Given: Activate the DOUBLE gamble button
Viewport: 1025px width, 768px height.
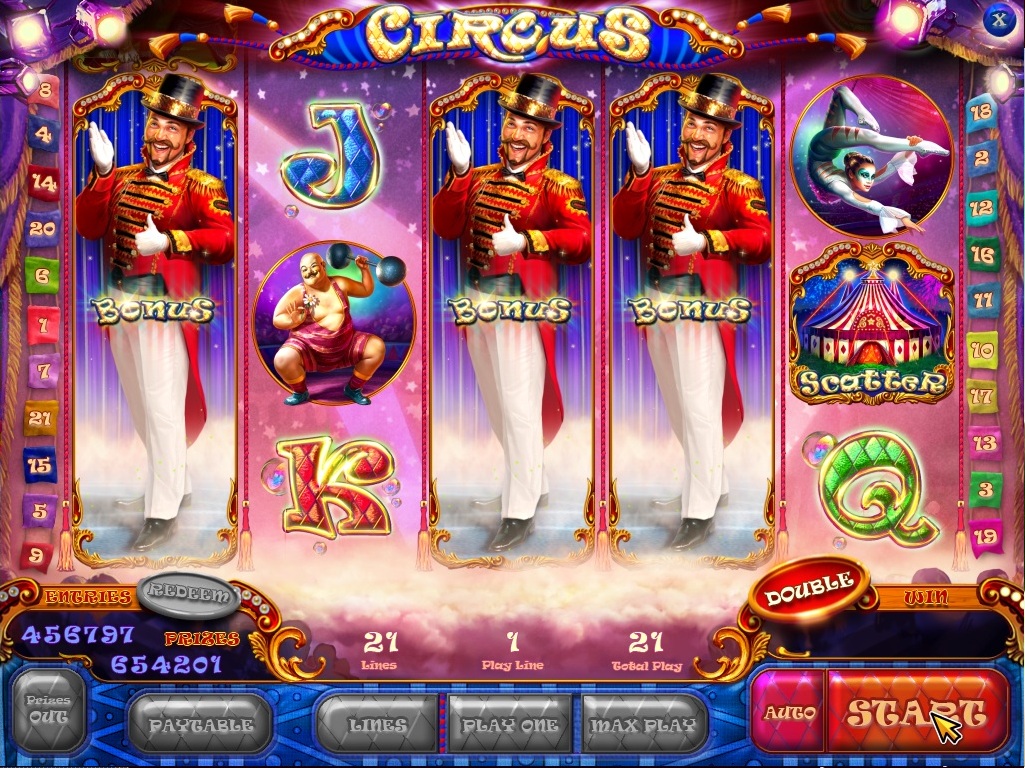Looking at the screenshot, I should pyautogui.click(x=809, y=589).
